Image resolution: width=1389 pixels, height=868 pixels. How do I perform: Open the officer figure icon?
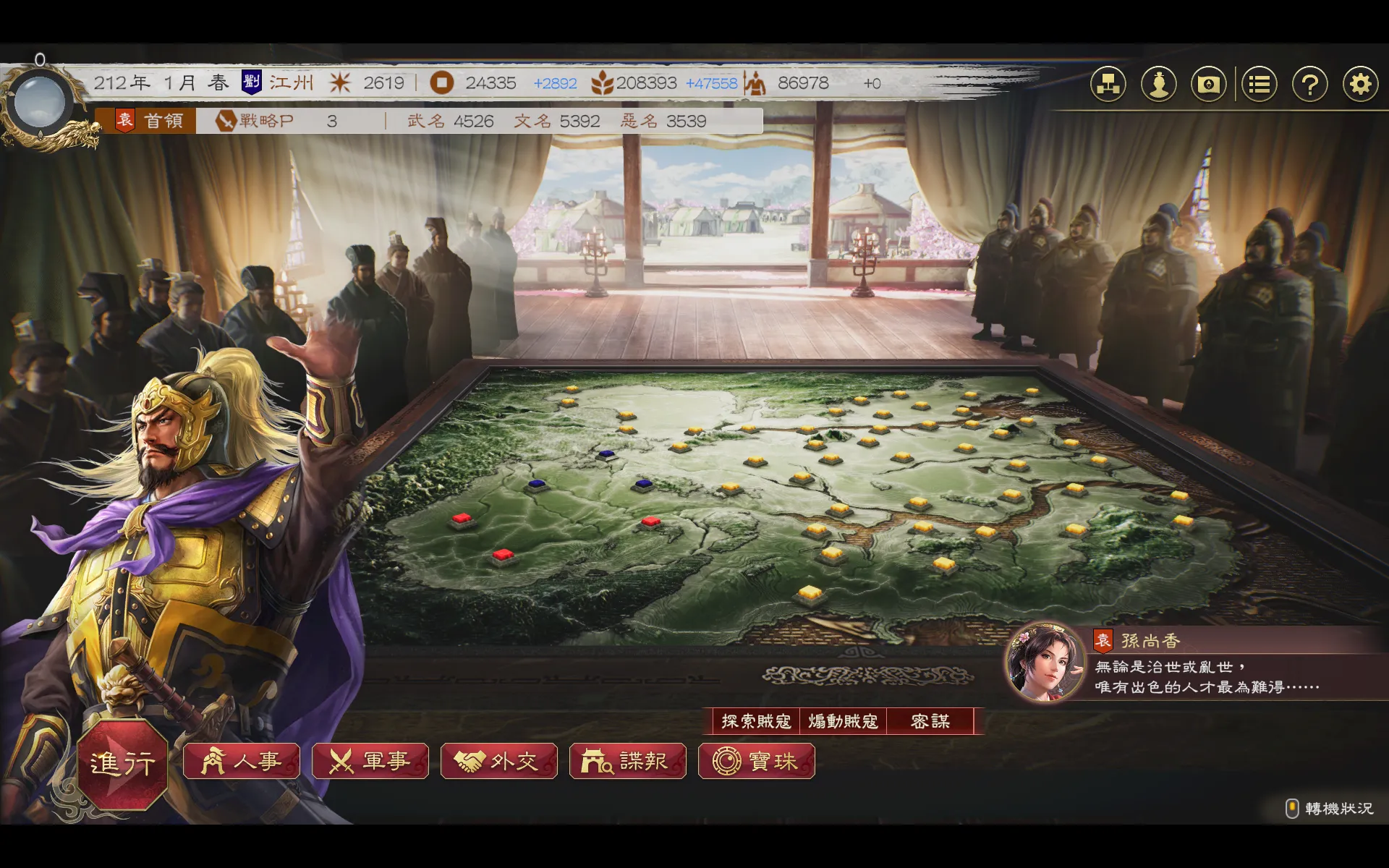pyautogui.click(x=1159, y=85)
